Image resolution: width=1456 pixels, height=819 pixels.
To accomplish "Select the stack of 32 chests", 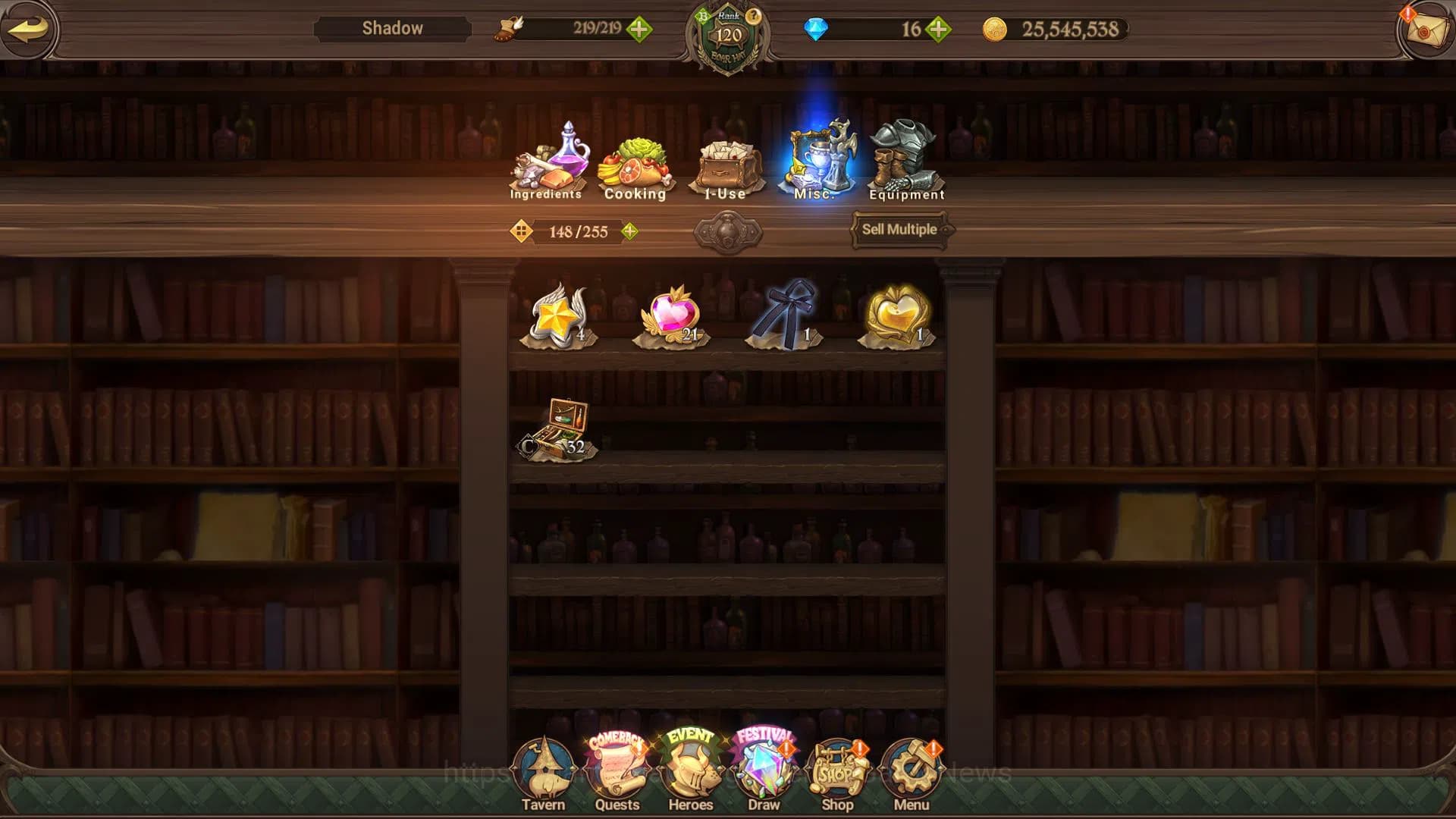I will point(557,425).
